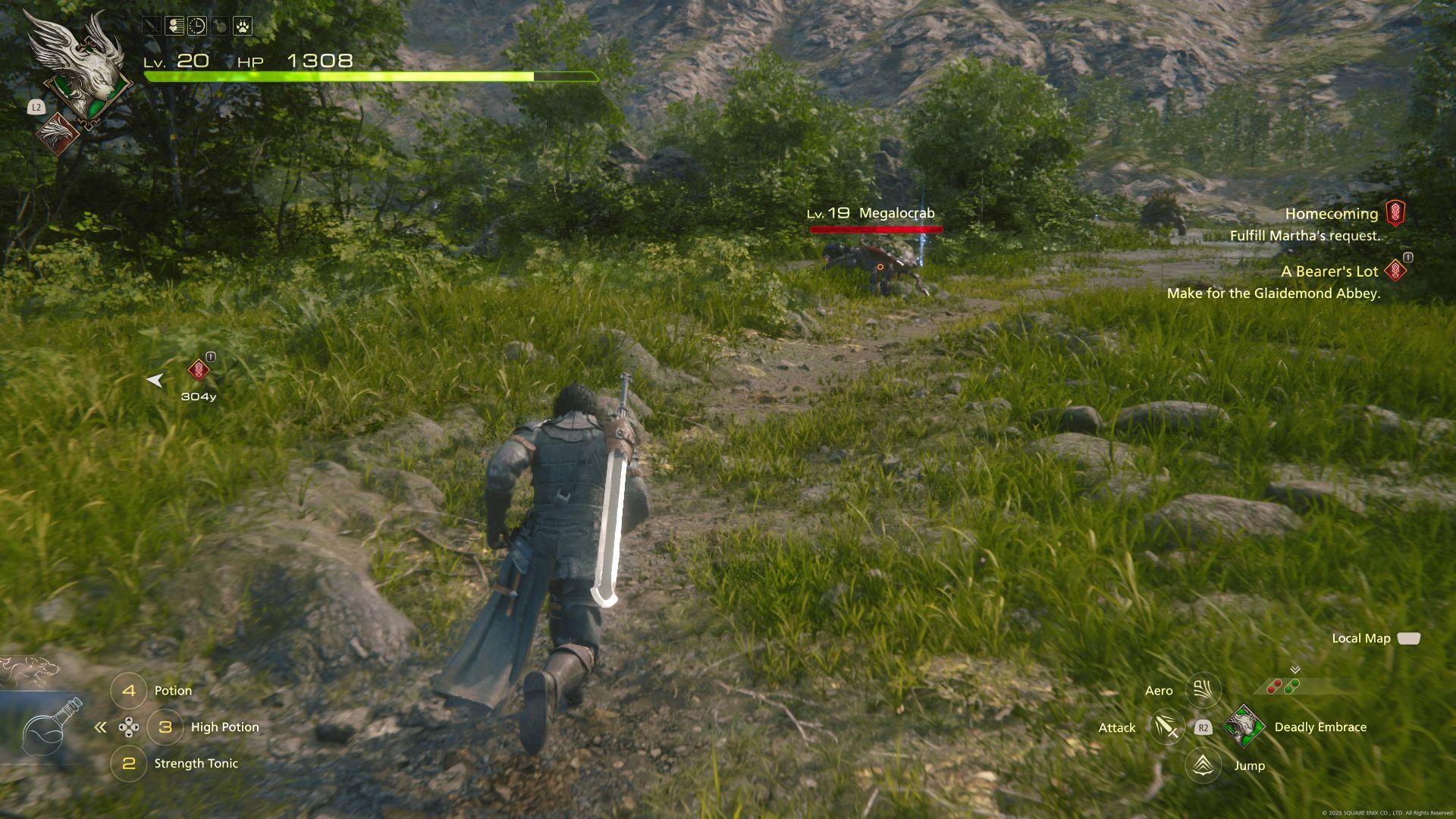The image size is (1456, 819).
Task: Click the 304y quest waypoint marker
Action: [199, 370]
